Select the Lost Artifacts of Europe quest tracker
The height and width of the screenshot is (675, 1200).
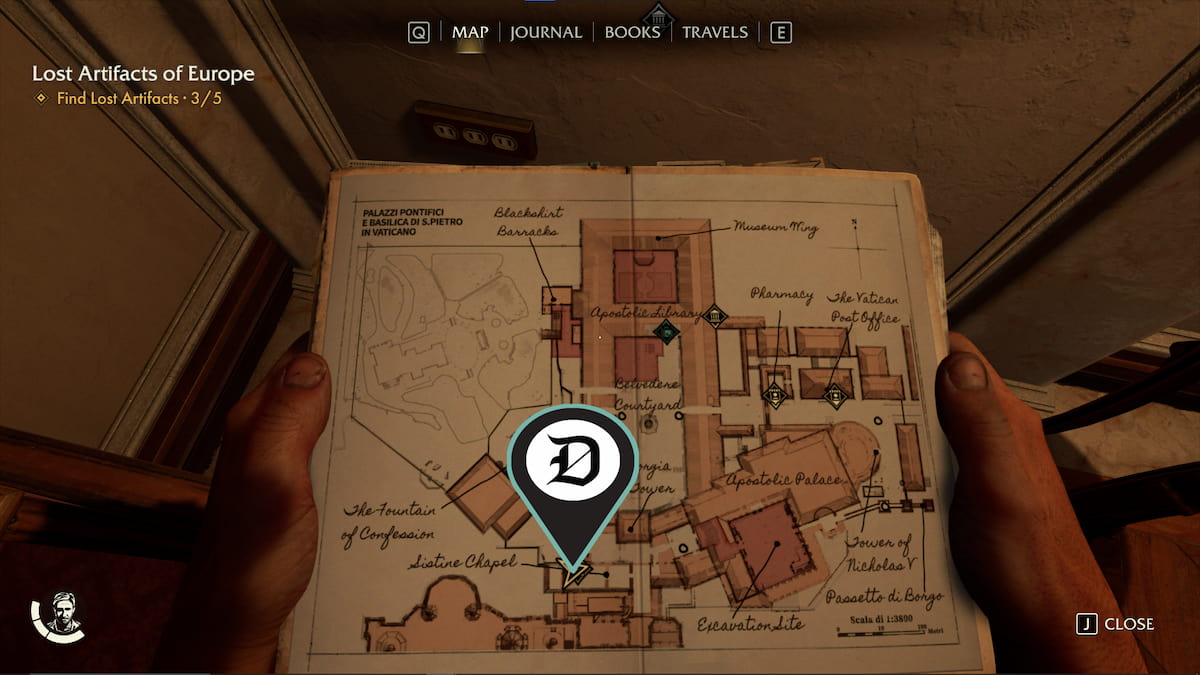(143, 74)
